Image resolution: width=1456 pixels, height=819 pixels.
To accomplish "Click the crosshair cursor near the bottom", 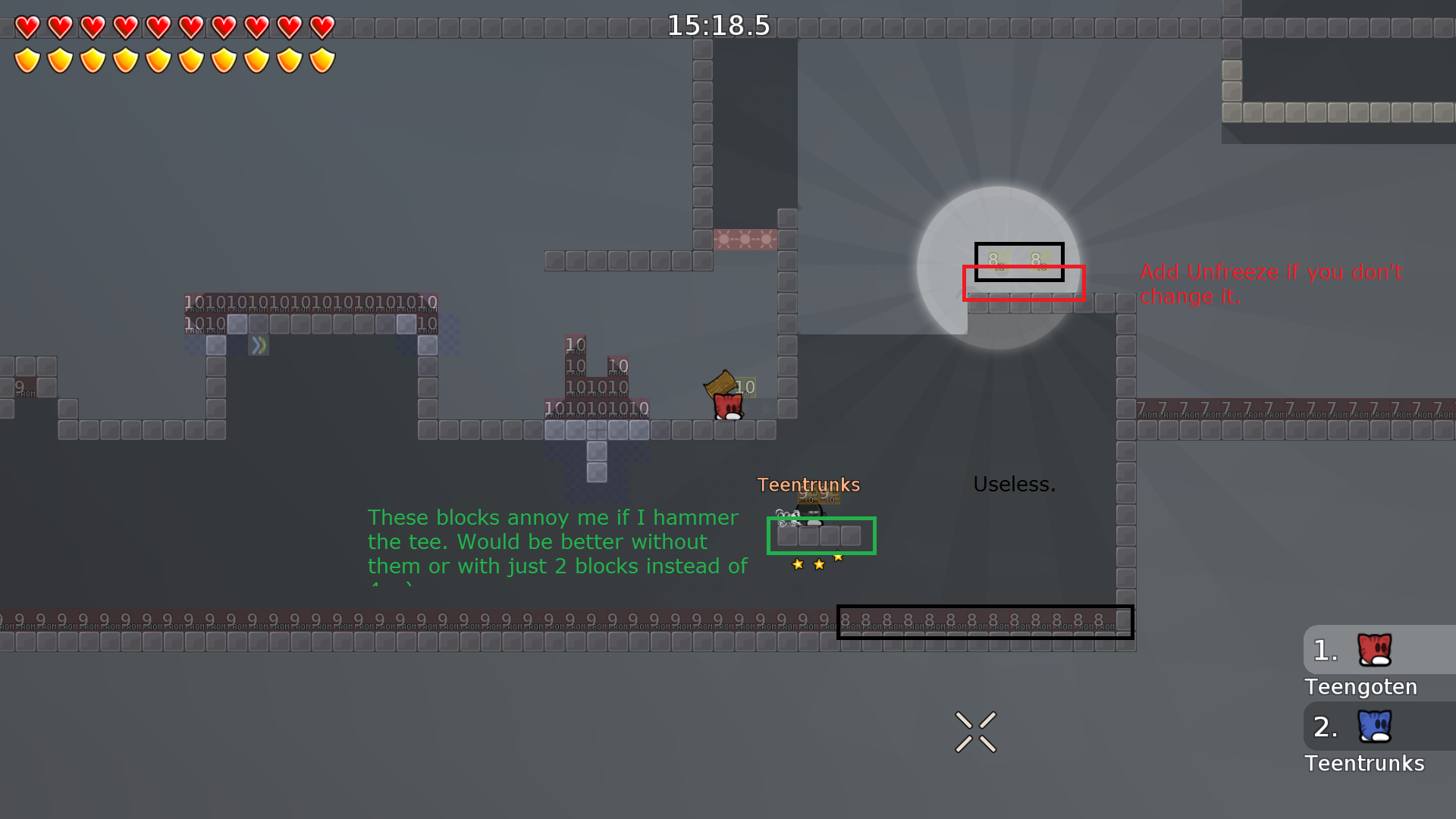I will 974,730.
